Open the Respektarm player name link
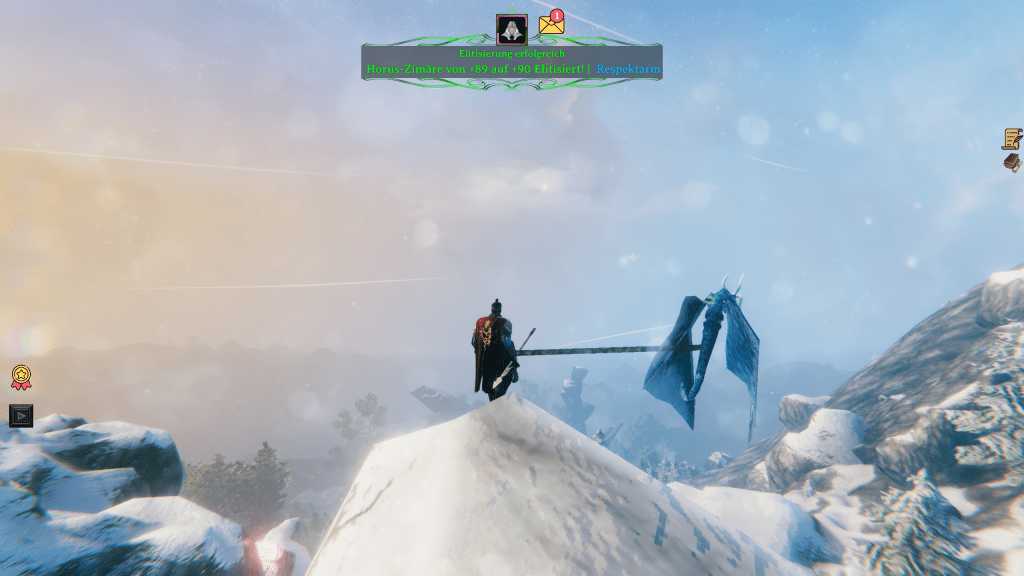Screen dimensions: 1024x576 (628, 69)
